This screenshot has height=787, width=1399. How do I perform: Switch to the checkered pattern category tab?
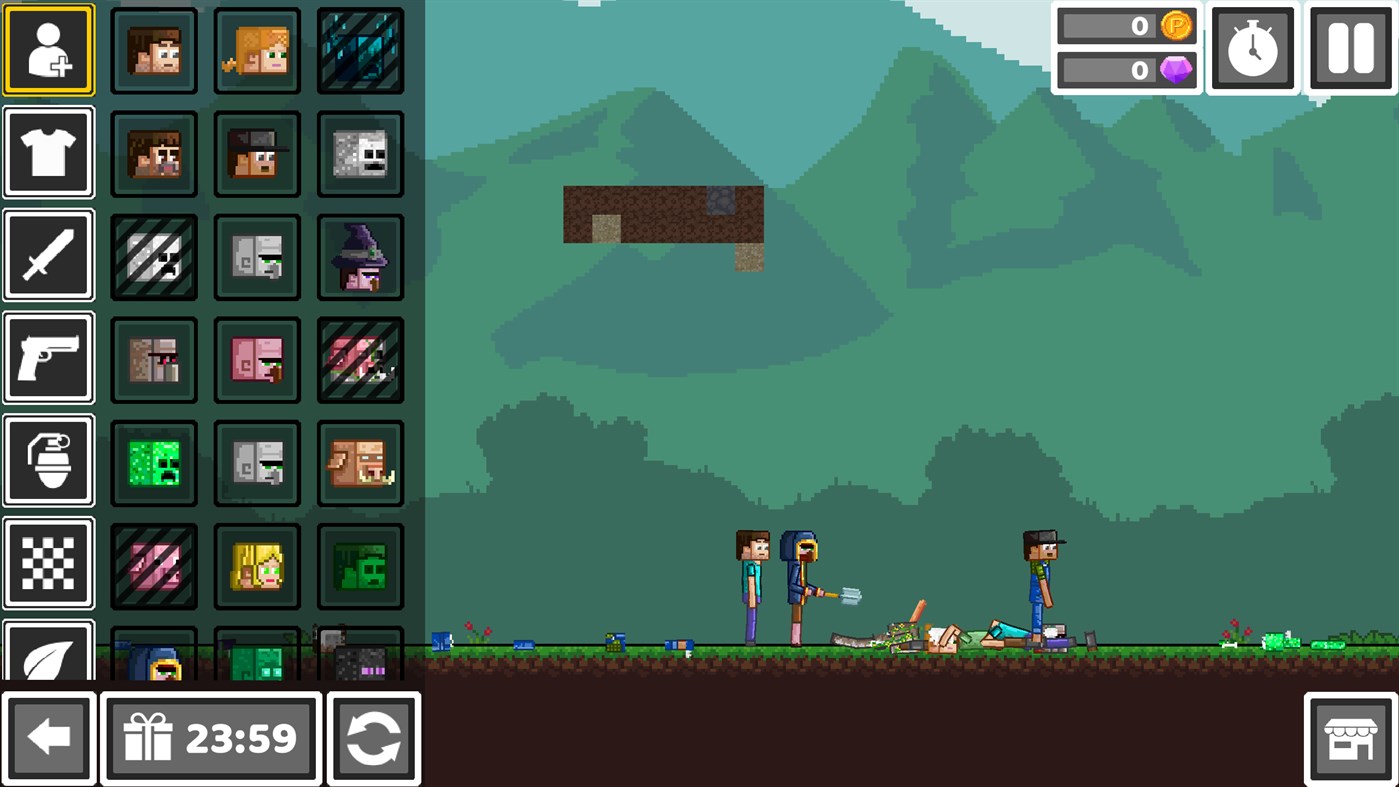pos(48,563)
